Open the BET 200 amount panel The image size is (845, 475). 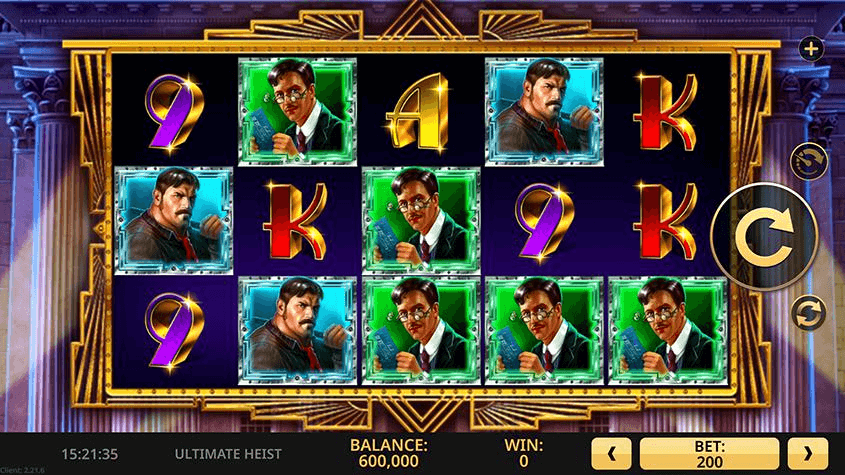[x=709, y=452]
